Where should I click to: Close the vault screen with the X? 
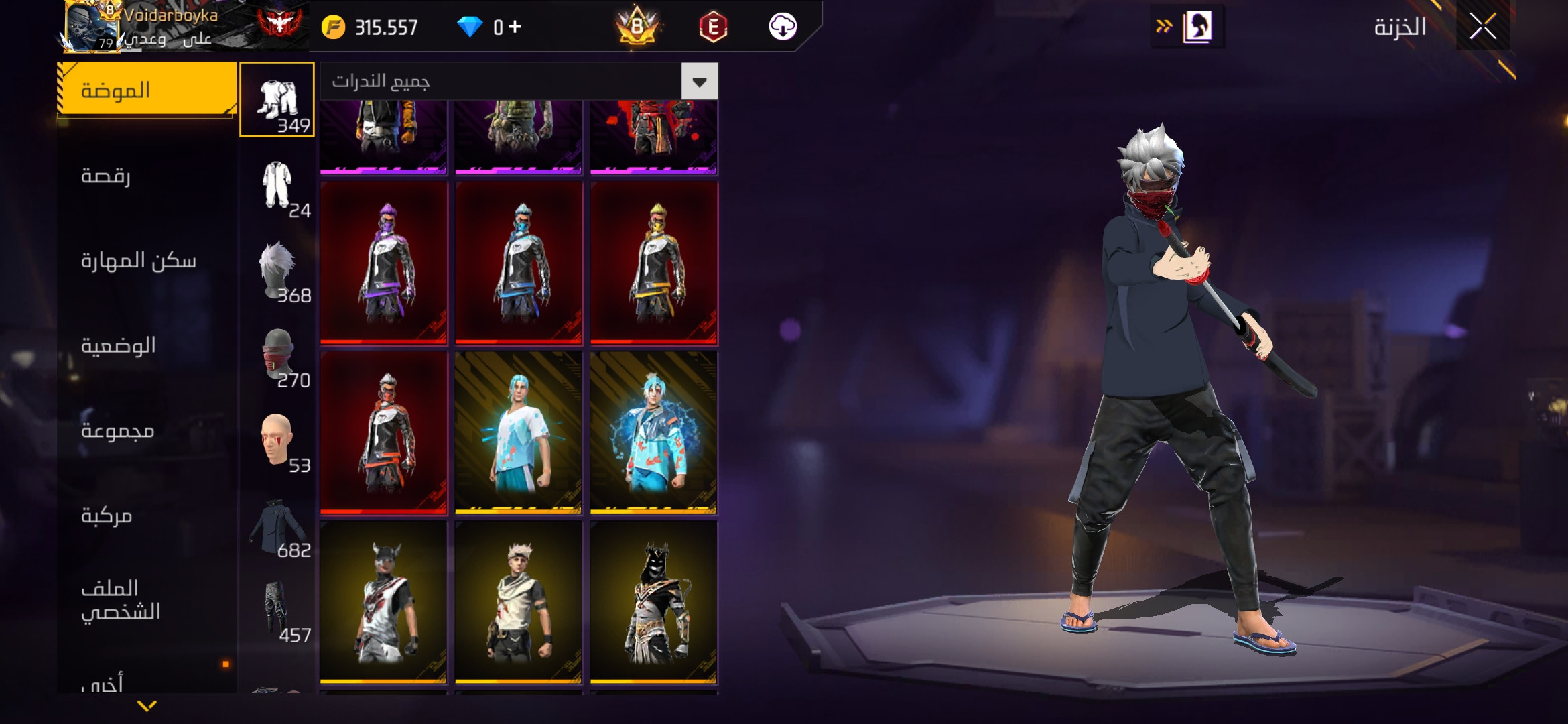pos(1482,27)
